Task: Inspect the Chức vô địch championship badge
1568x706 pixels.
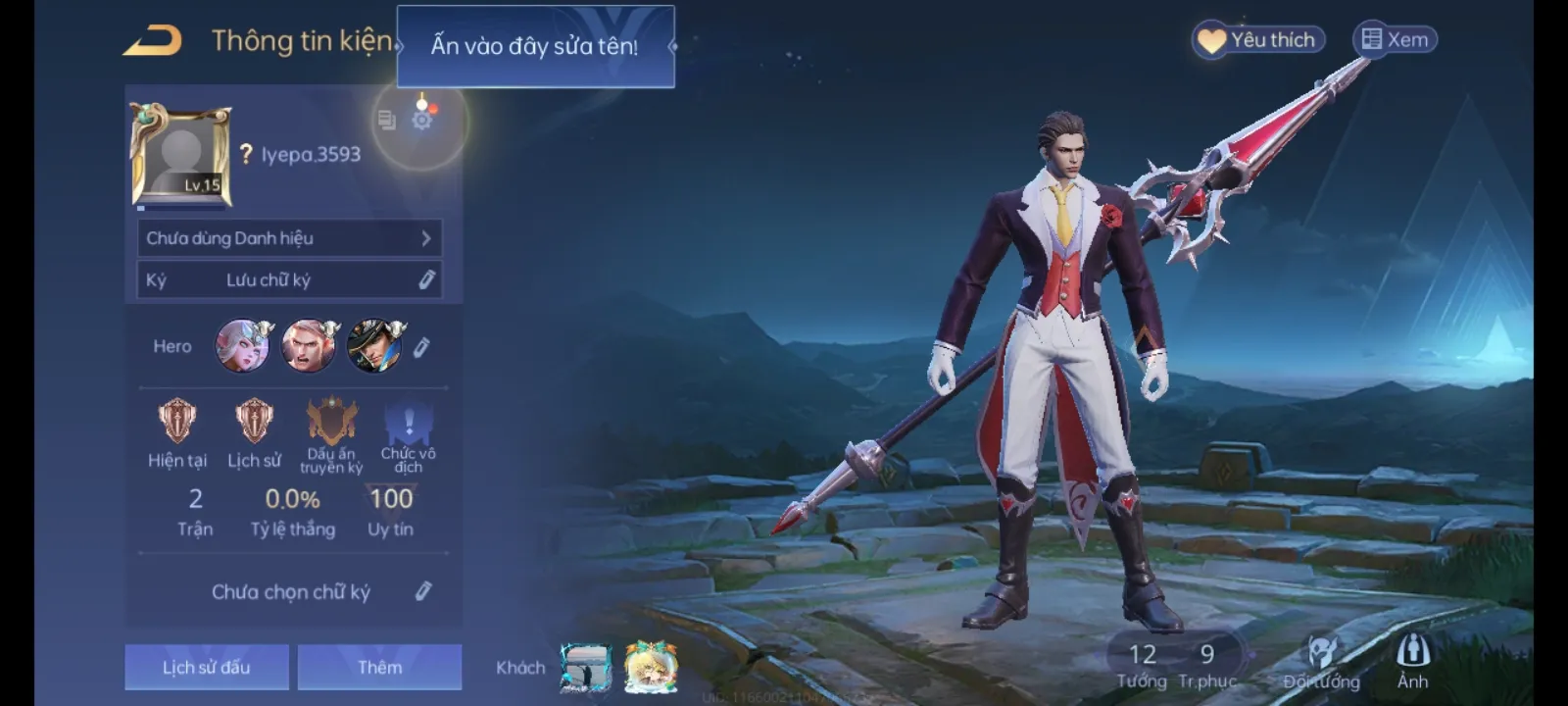Action: point(408,424)
